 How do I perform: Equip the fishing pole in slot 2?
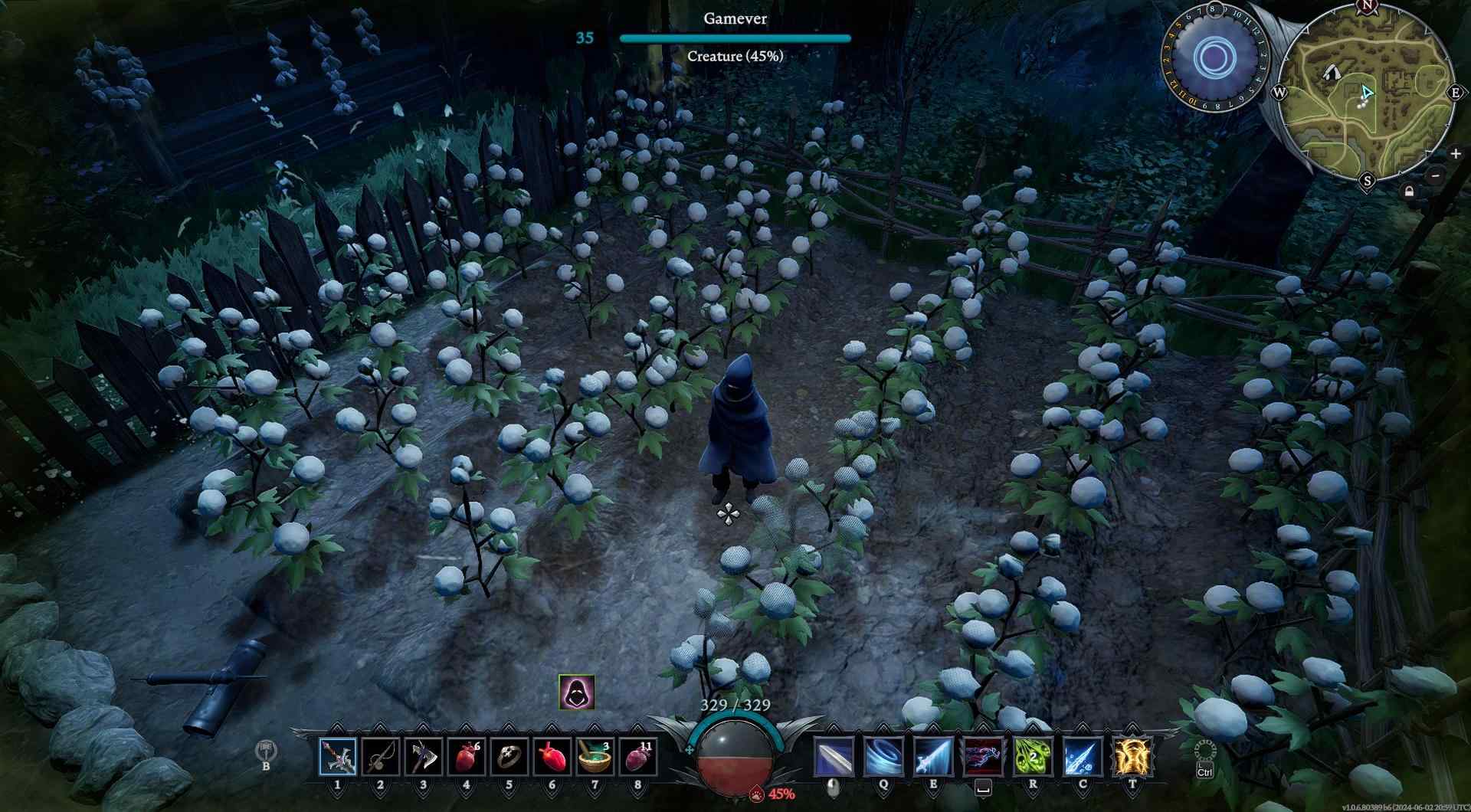[381, 757]
